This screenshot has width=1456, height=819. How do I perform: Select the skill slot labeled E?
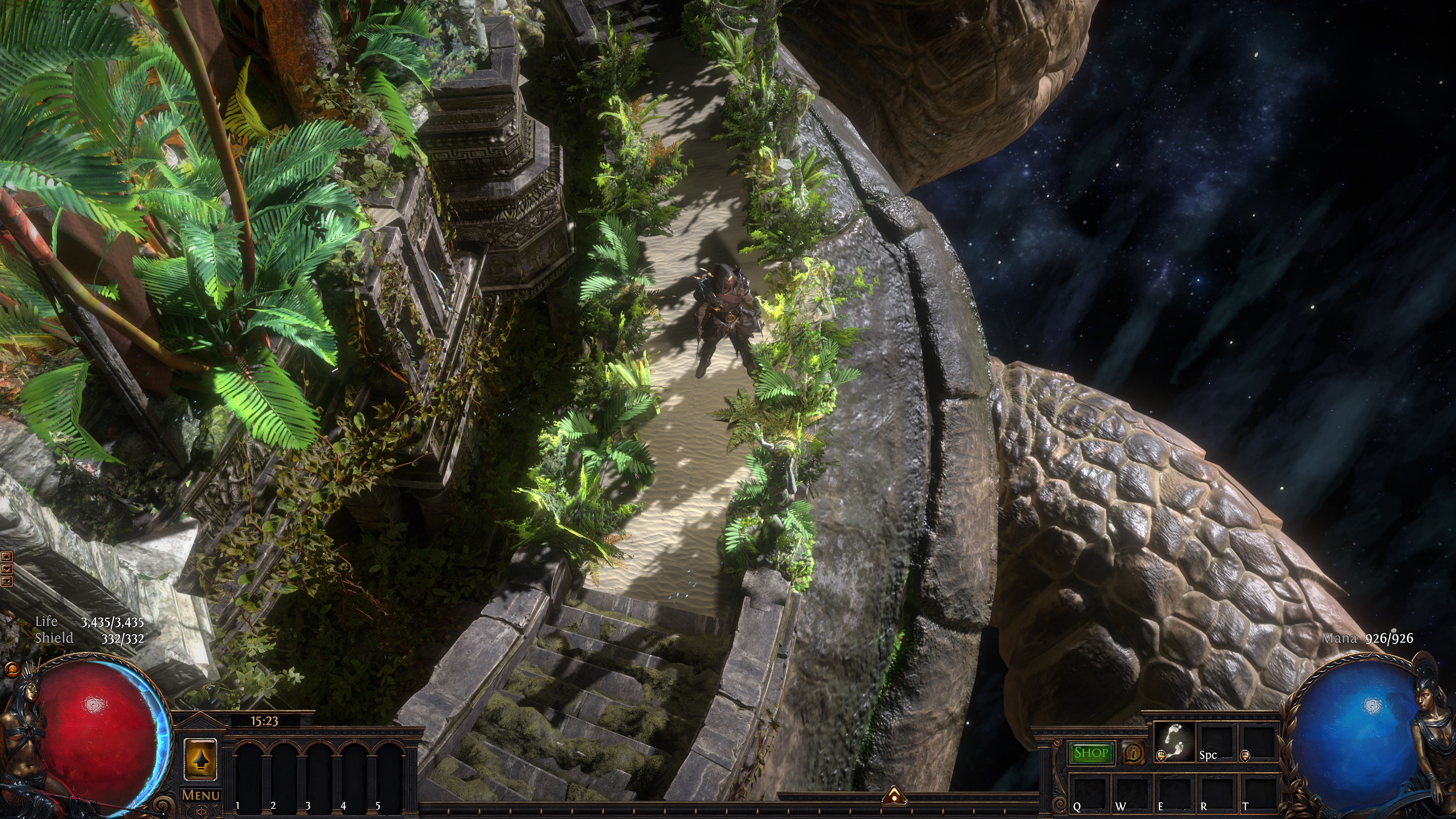pyautogui.click(x=1175, y=792)
